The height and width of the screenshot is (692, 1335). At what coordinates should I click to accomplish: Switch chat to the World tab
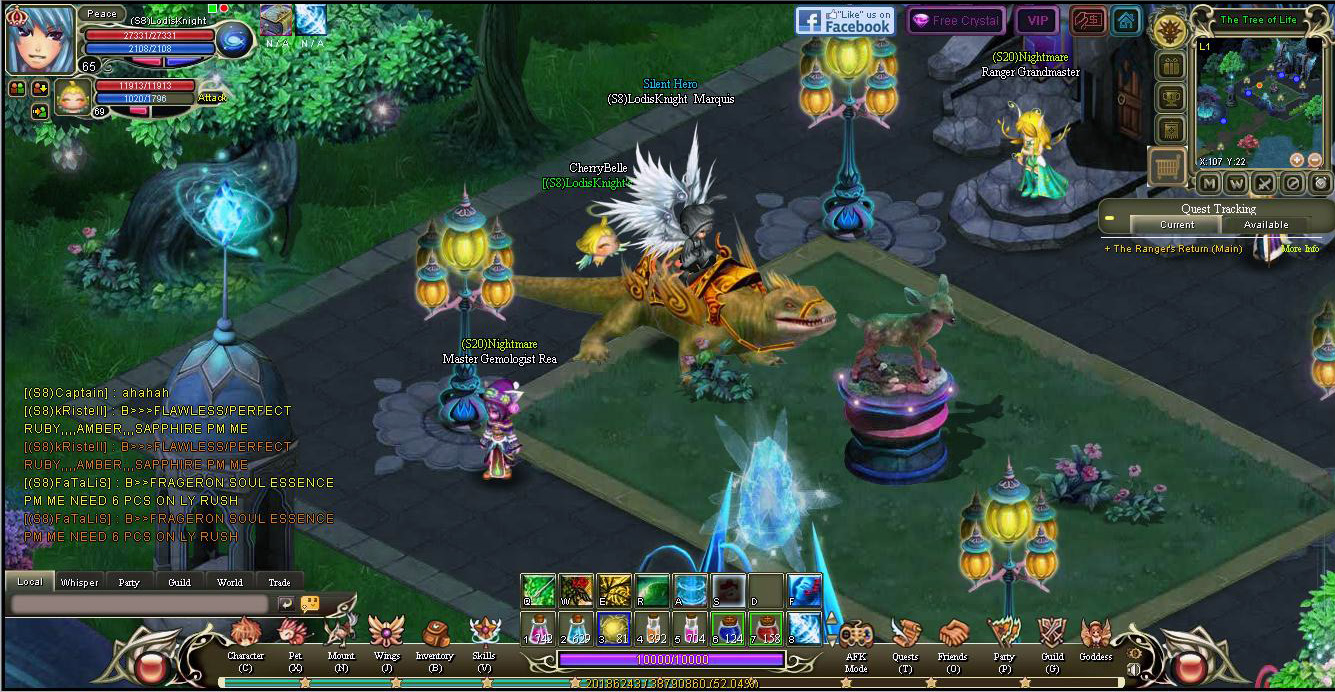[x=230, y=582]
